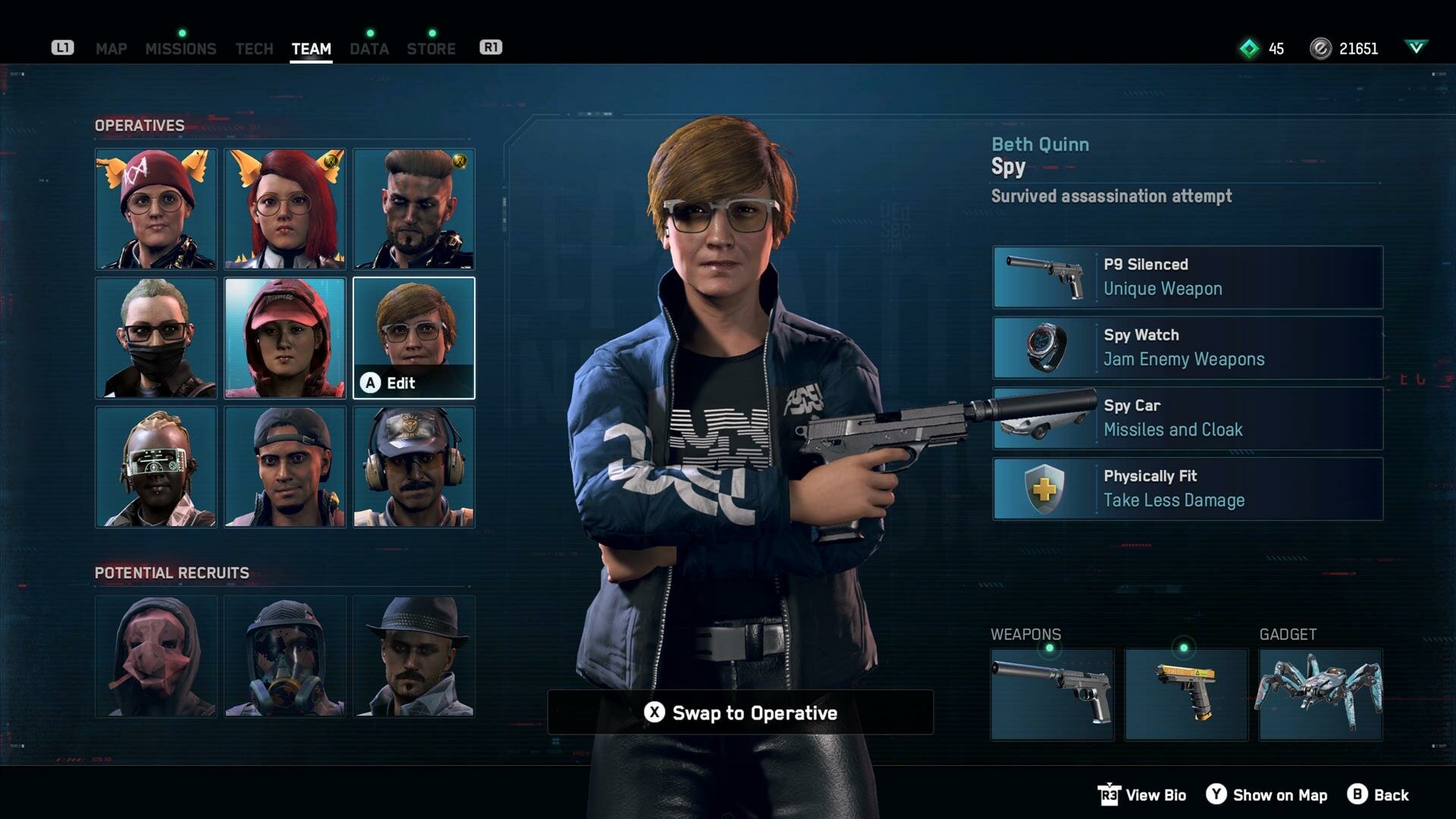Pick the operative wearing ear protection headphones
Viewport: 1456px width, 819px height.
[414, 467]
